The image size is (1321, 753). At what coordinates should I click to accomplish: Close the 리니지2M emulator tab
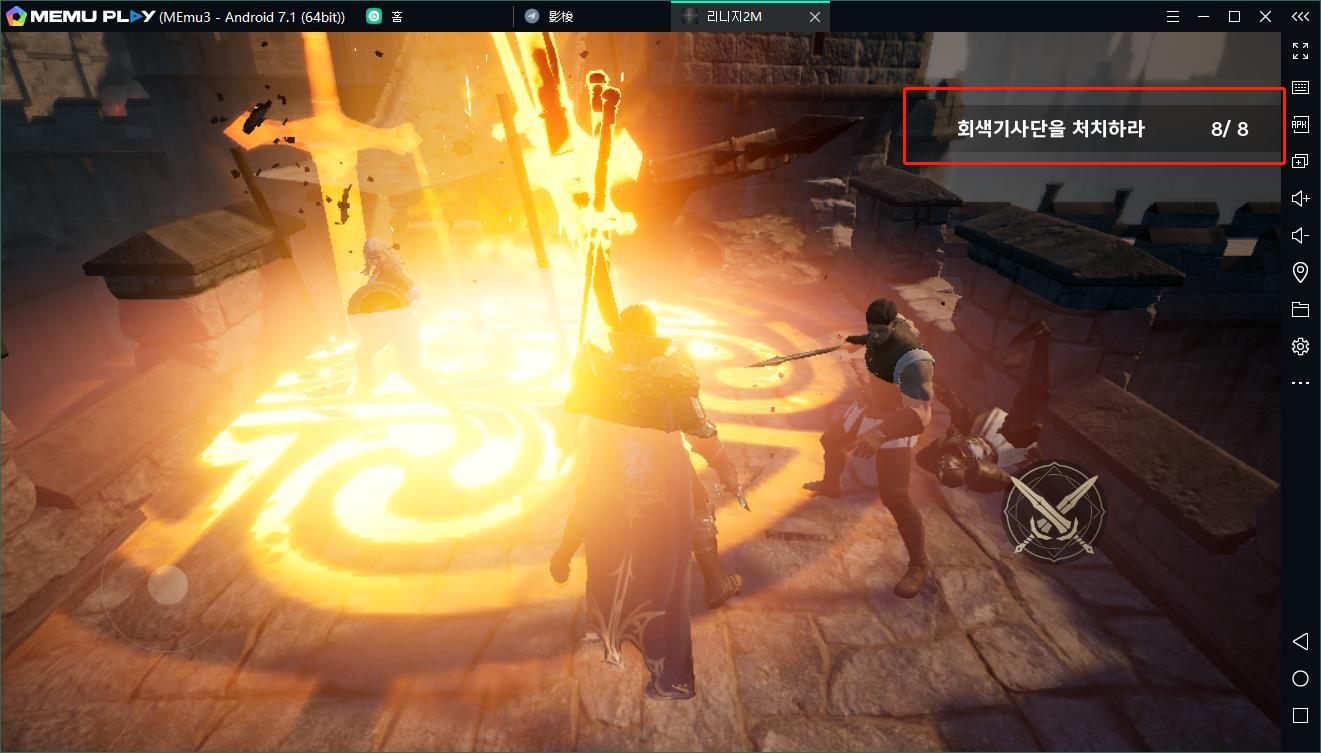[815, 17]
